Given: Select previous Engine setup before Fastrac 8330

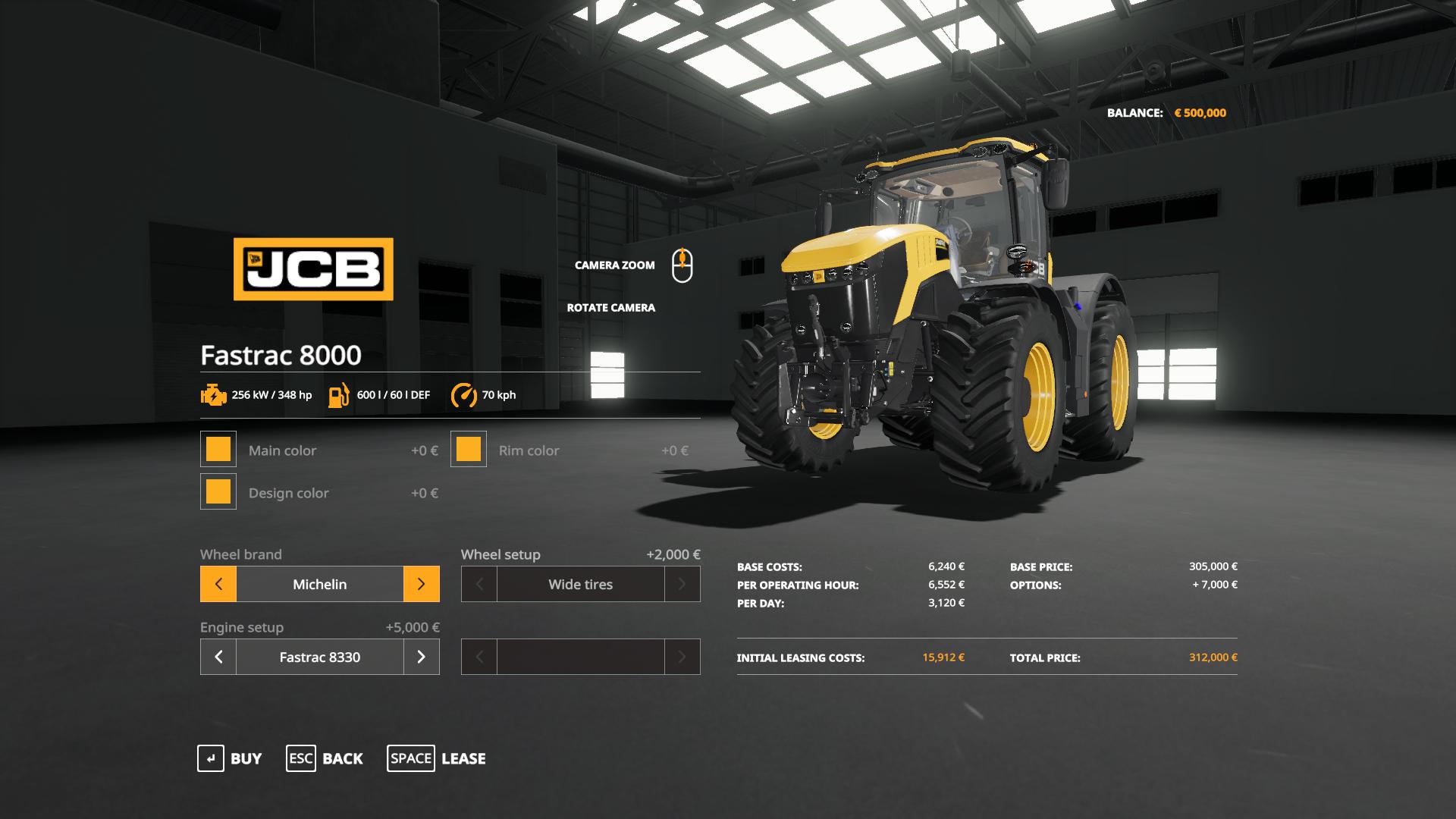Looking at the screenshot, I should (x=218, y=657).
